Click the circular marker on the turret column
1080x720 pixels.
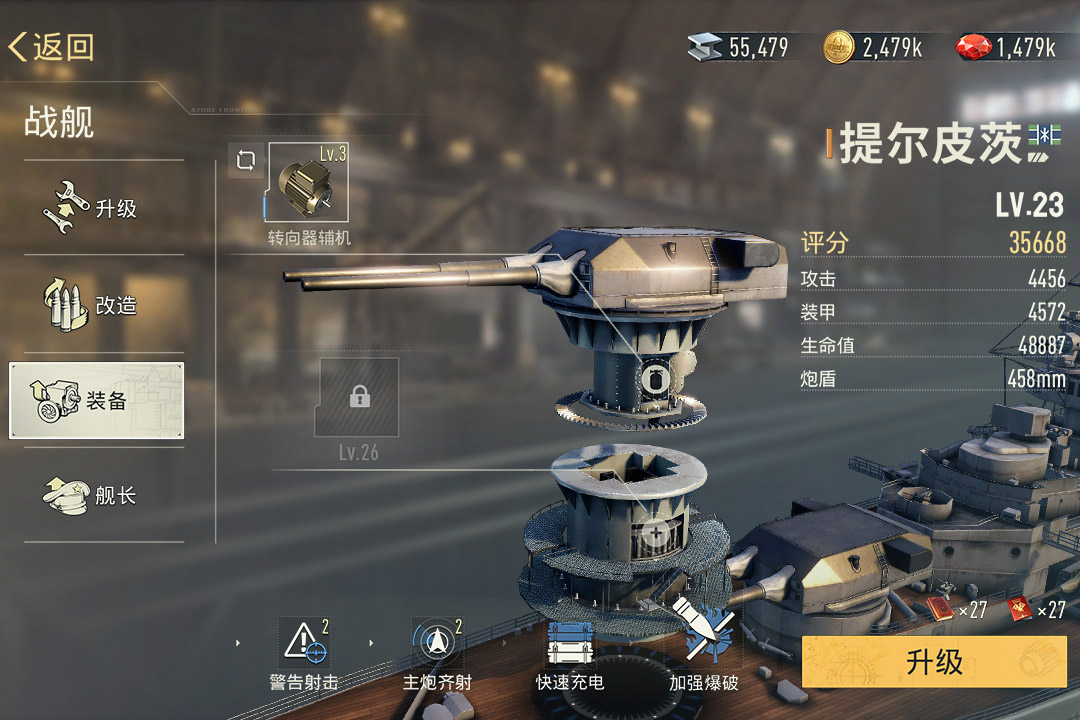coord(656,378)
